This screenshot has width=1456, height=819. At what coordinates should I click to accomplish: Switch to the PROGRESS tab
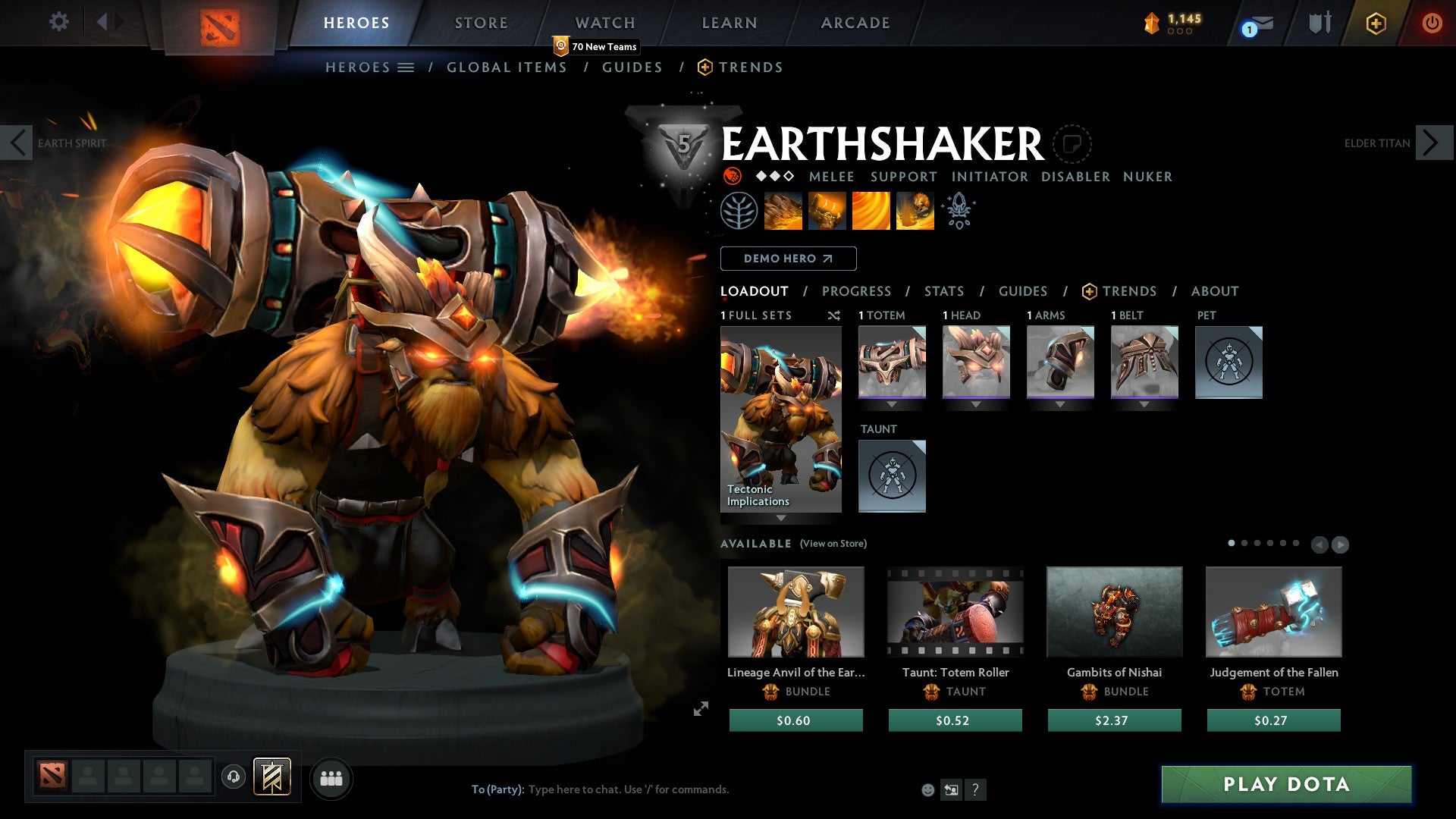857,291
